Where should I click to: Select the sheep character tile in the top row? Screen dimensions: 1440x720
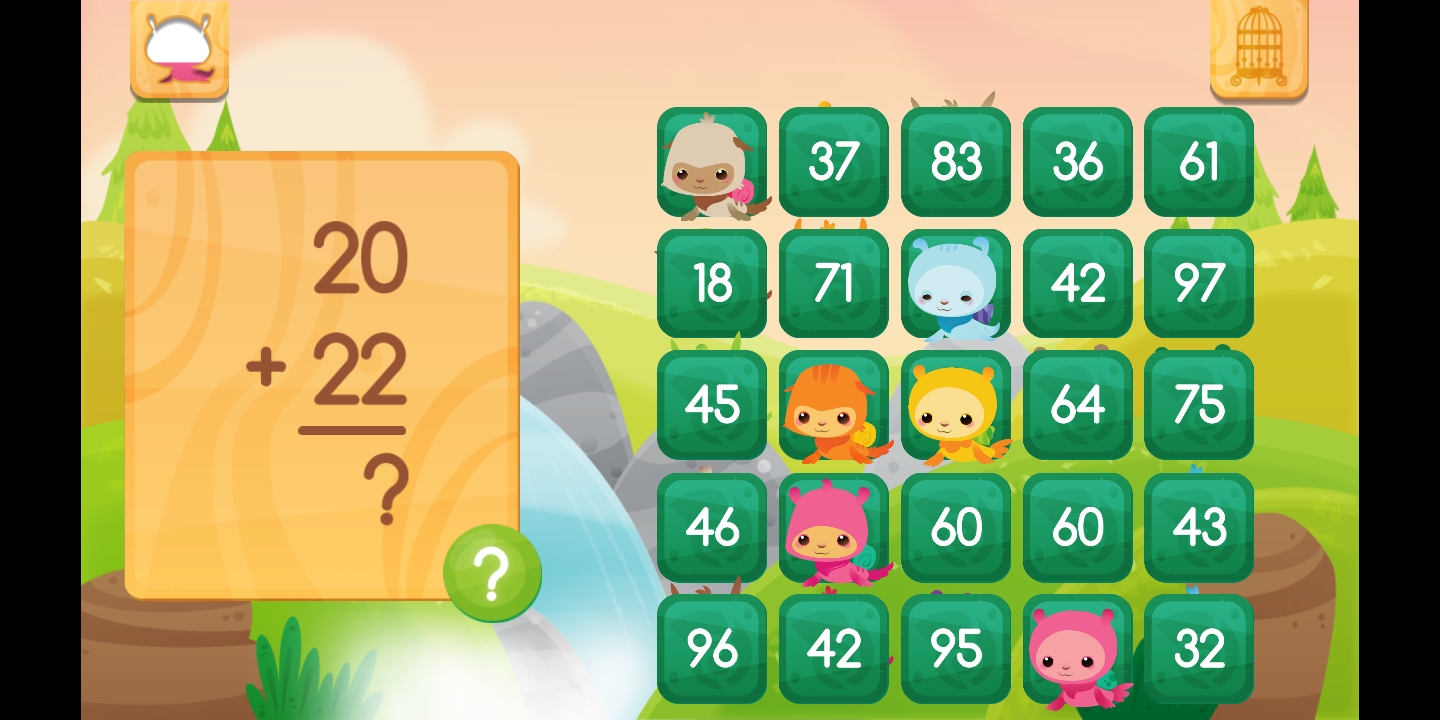point(711,162)
